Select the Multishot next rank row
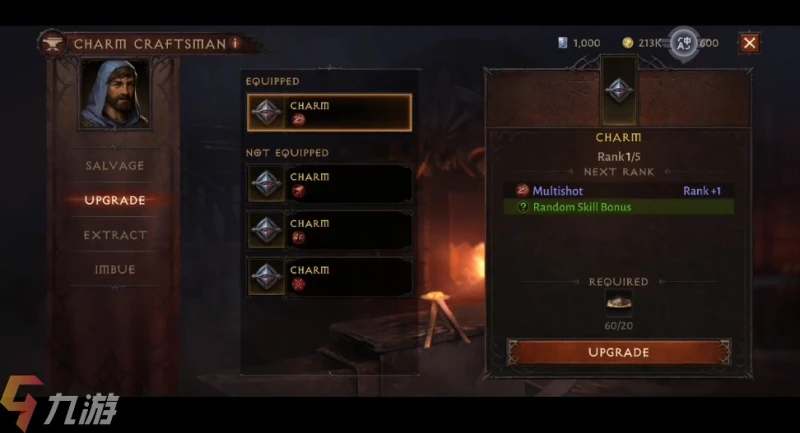This screenshot has height=433, width=800. tap(618, 190)
